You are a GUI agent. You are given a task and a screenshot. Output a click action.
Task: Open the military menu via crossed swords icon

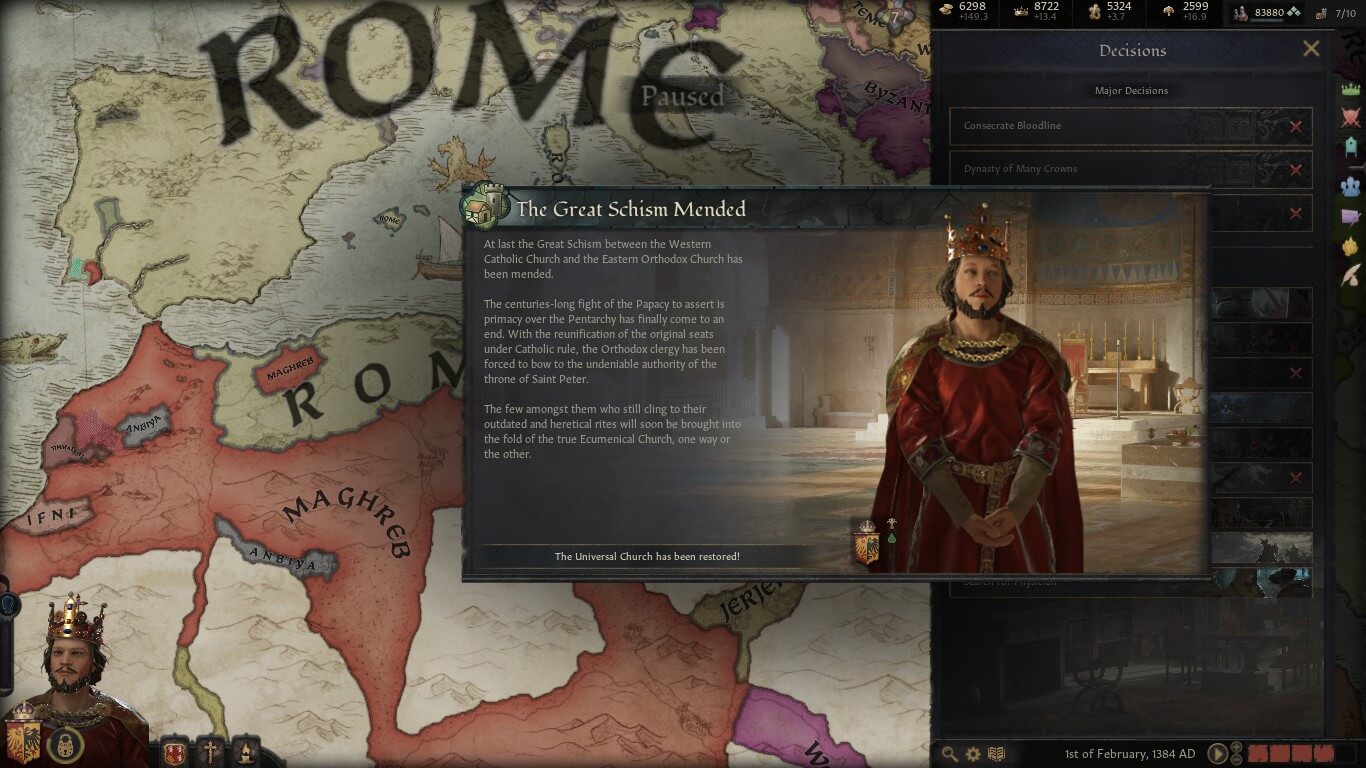click(x=1352, y=118)
